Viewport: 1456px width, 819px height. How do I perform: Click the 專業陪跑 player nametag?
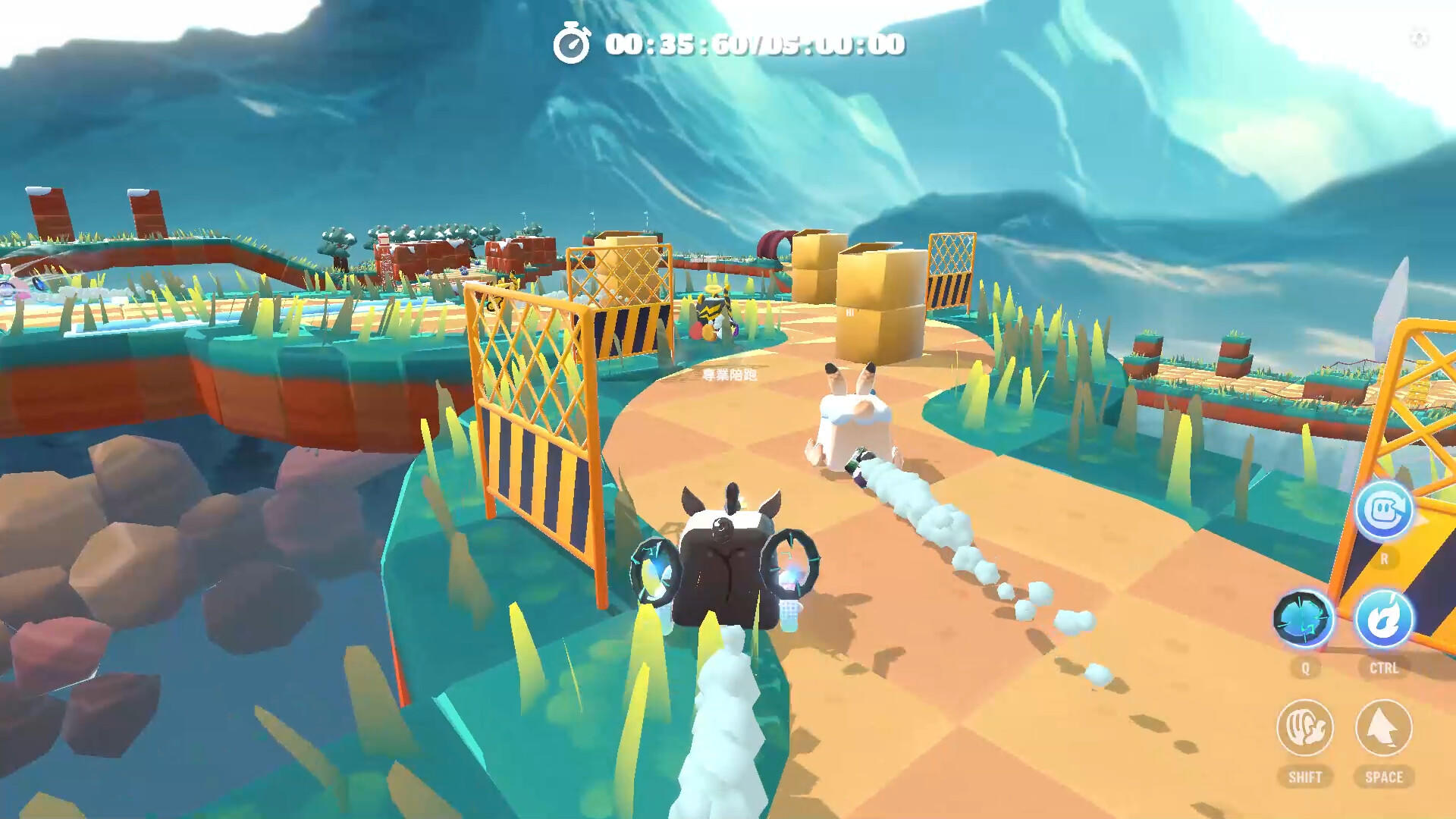(730, 375)
